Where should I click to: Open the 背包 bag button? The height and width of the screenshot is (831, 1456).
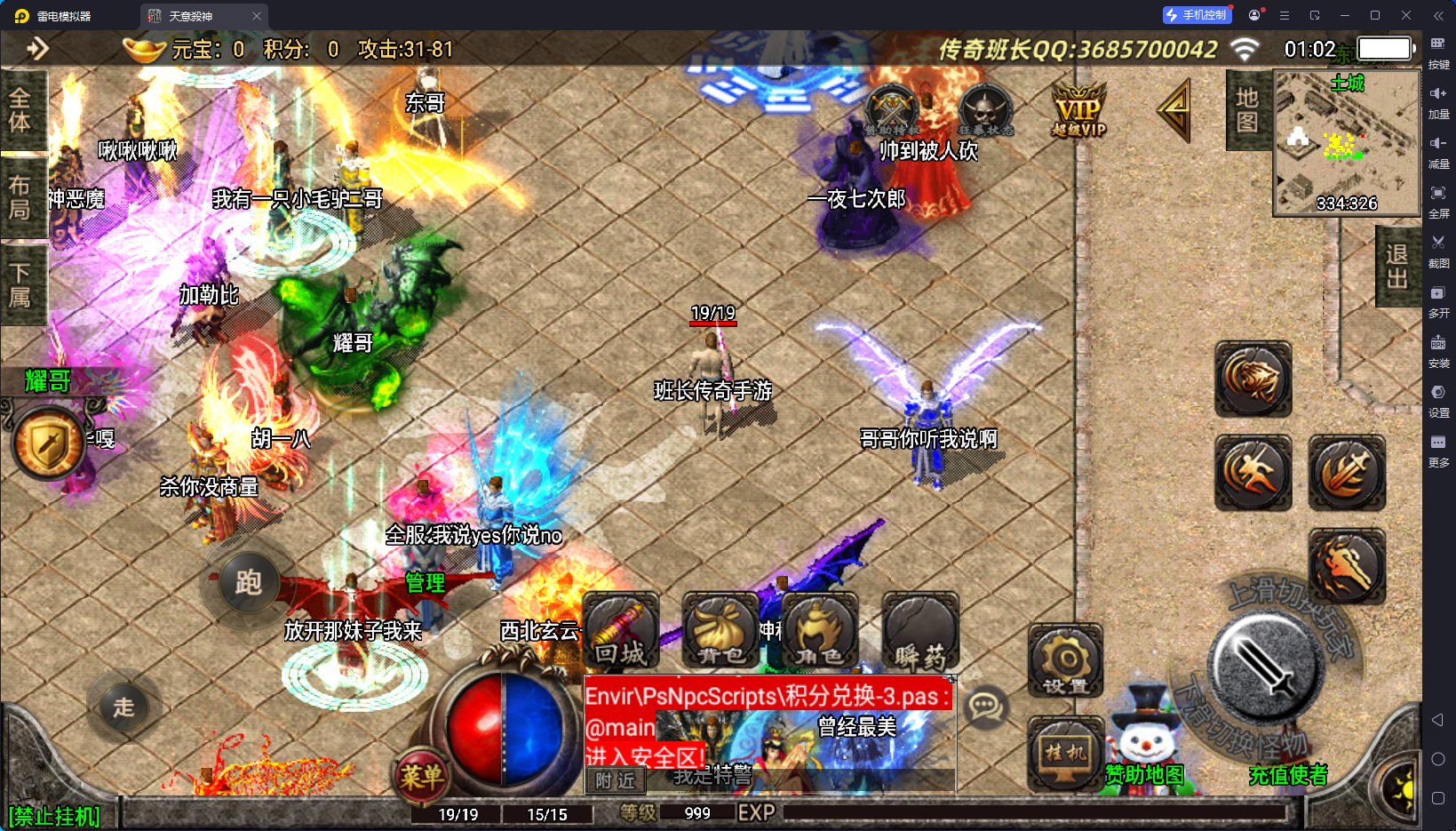coord(720,630)
